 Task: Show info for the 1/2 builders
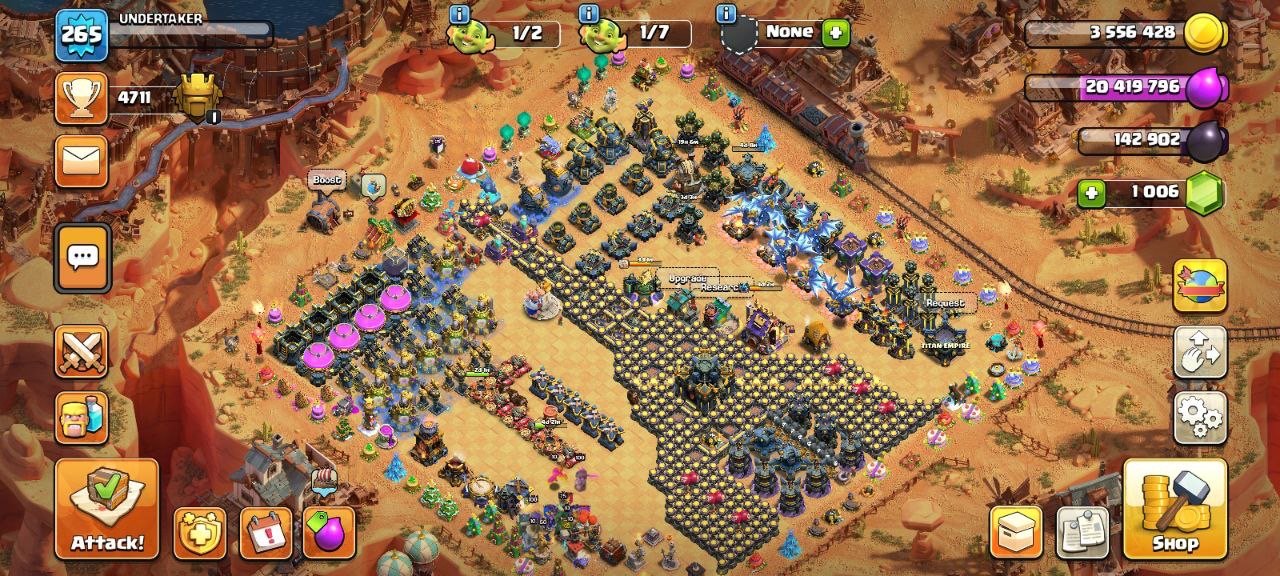coord(459,14)
